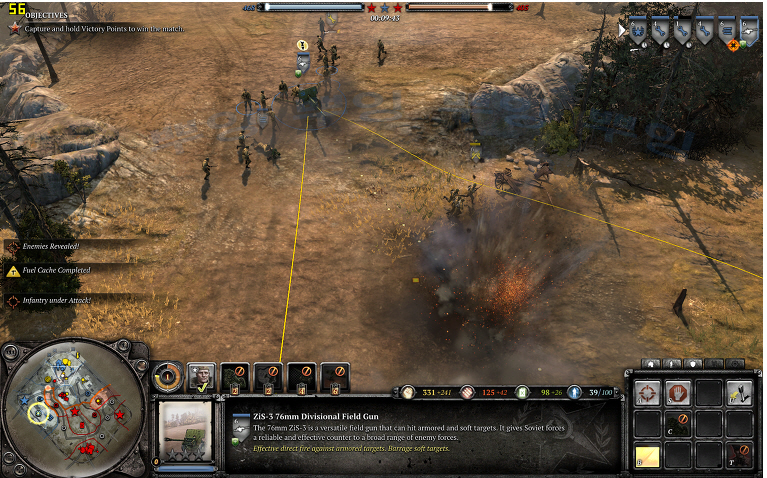Select the commander portrait with the checkmark

pyautogui.click(x=201, y=377)
